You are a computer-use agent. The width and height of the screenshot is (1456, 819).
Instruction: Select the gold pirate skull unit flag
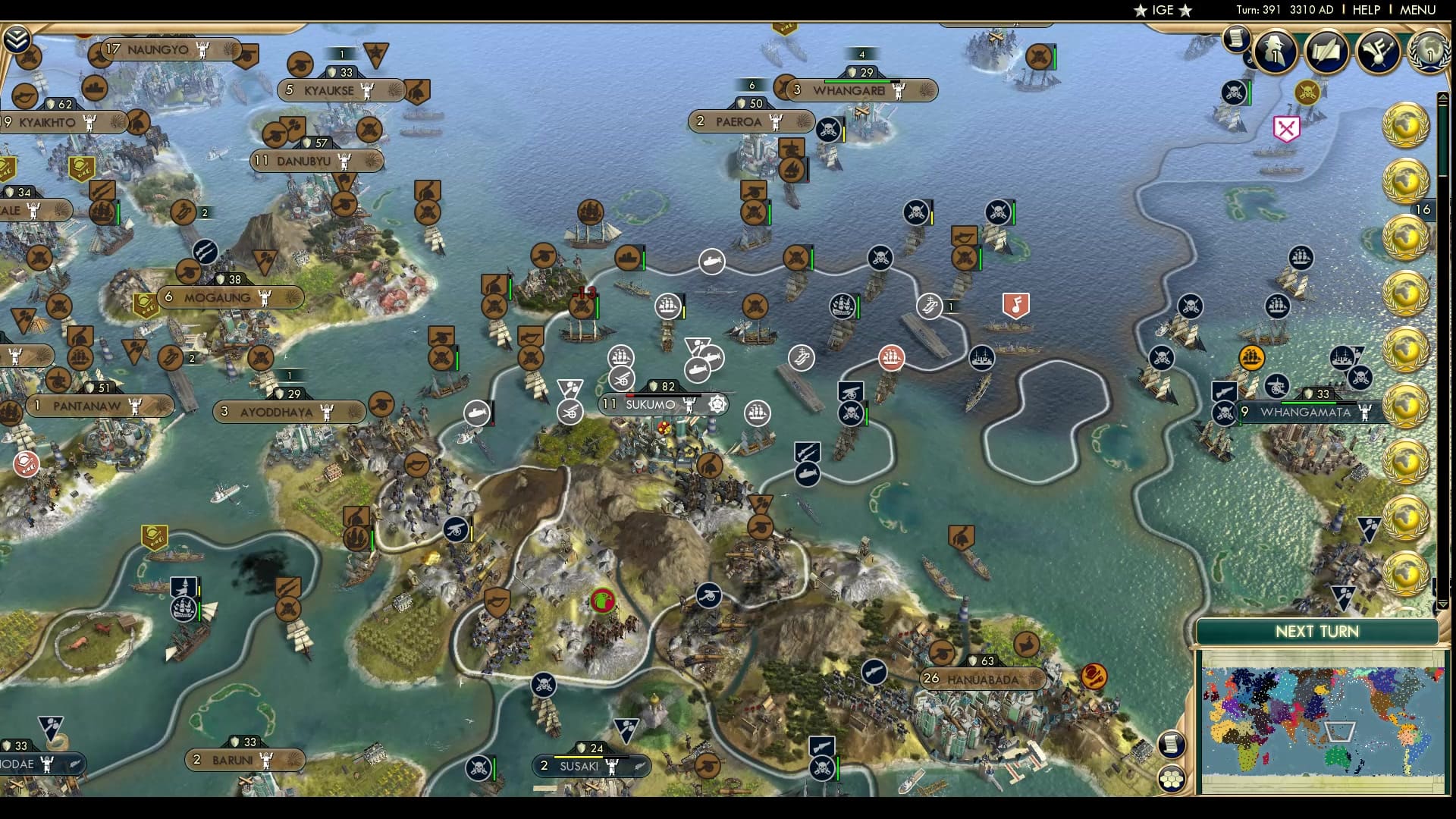[x=1306, y=93]
